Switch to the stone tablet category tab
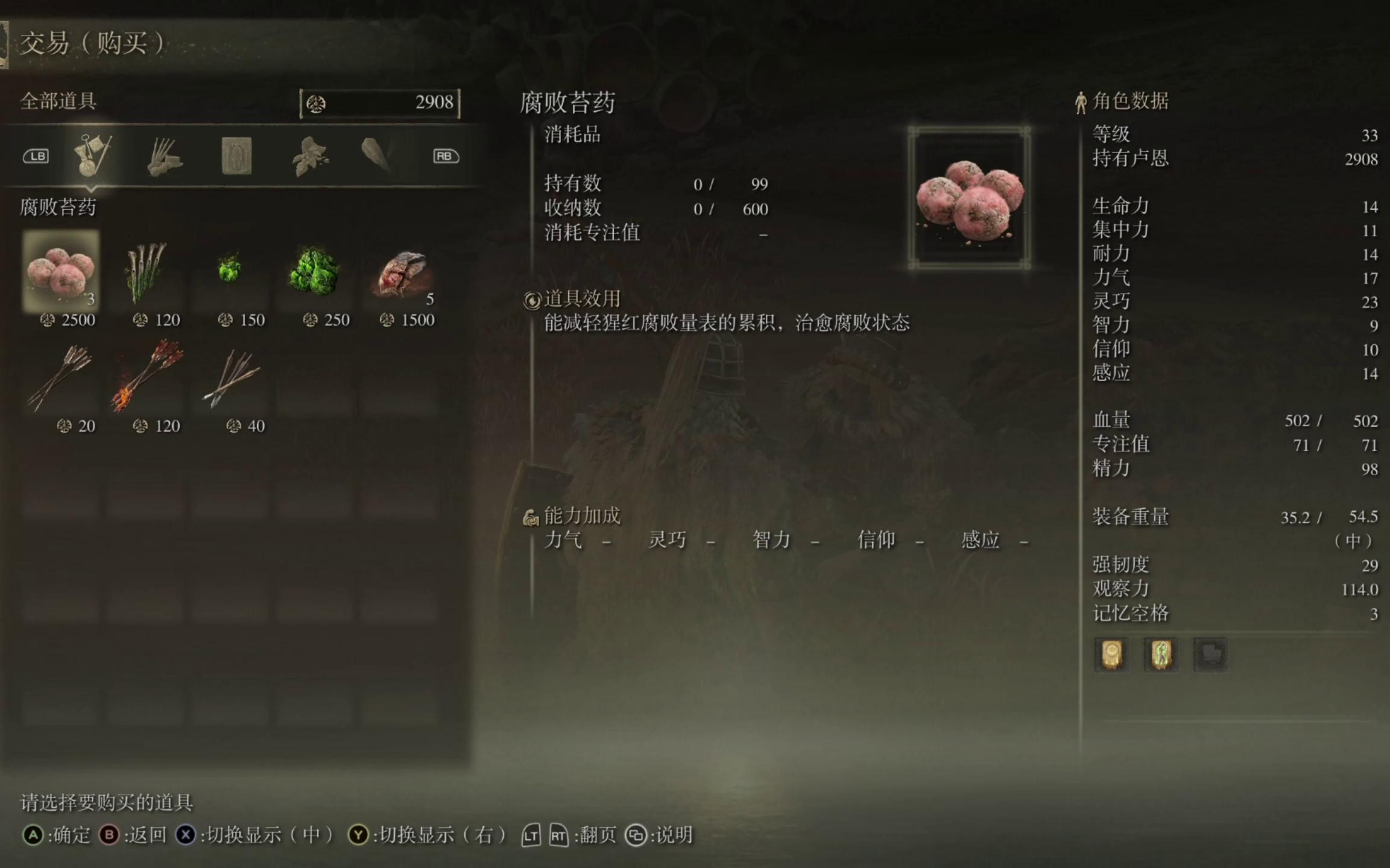Screen dimensions: 1390x868 236,156
